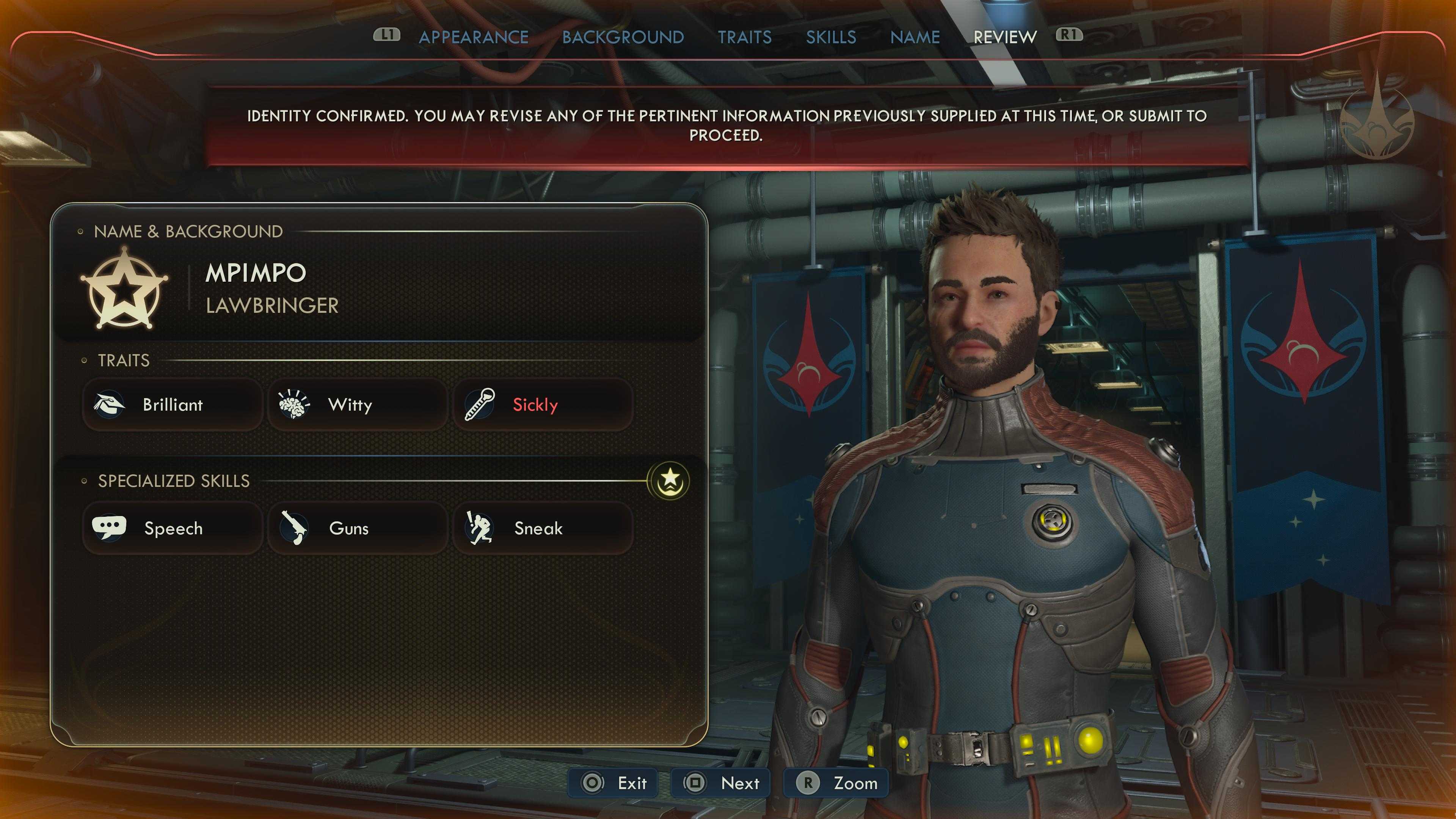Switch to the Appearance tab
1456x819 pixels.
click(474, 37)
